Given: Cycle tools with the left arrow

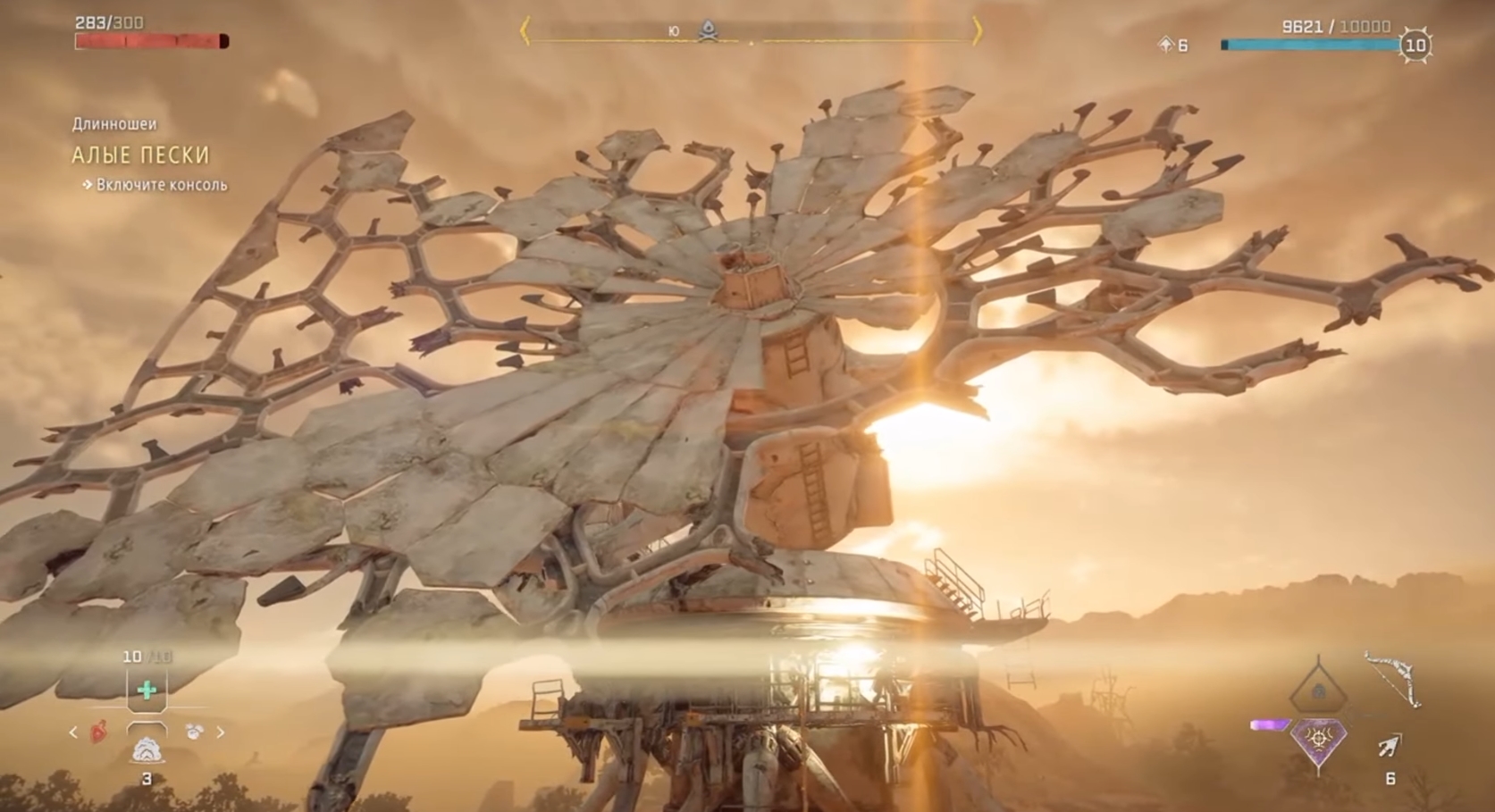Looking at the screenshot, I should [73, 732].
